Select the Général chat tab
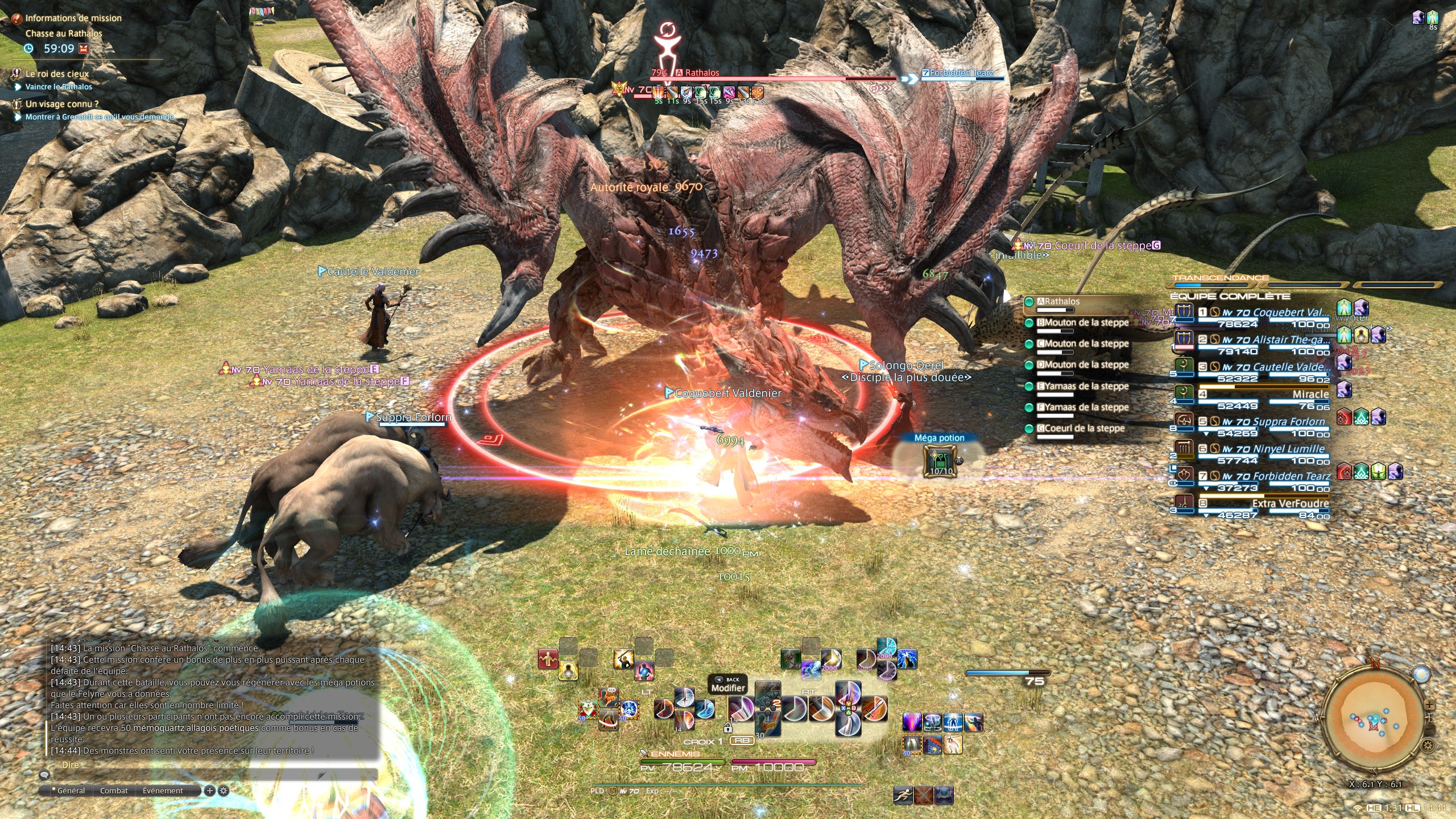The width and height of the screenshot is (1456, 819). coord(71,791)
